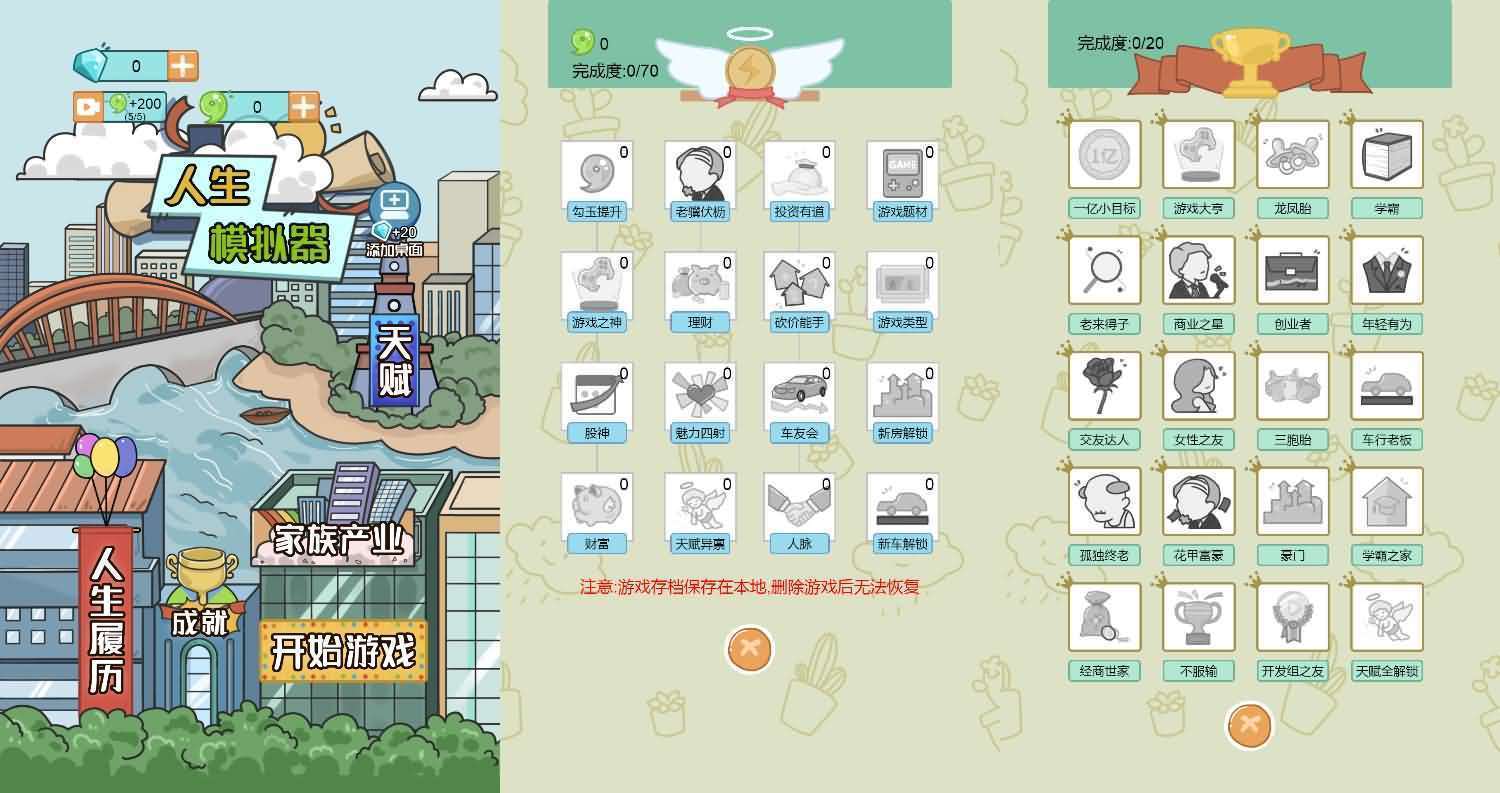This screenshot has width=1500, height=793.
Task: Select the 股神 talent icon
Action: [597, 394]
